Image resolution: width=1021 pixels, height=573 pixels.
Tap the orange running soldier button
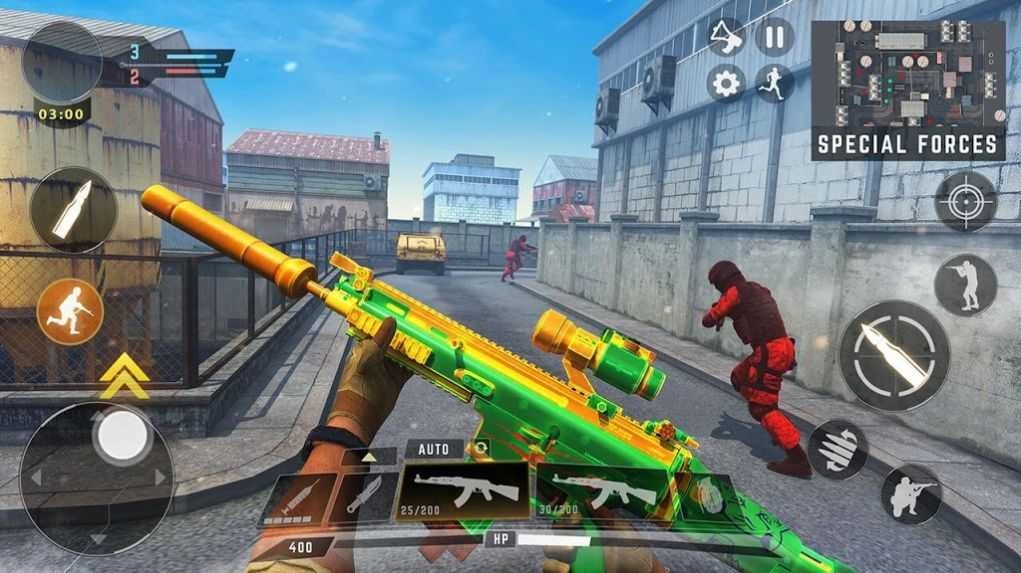click(70, 311)
